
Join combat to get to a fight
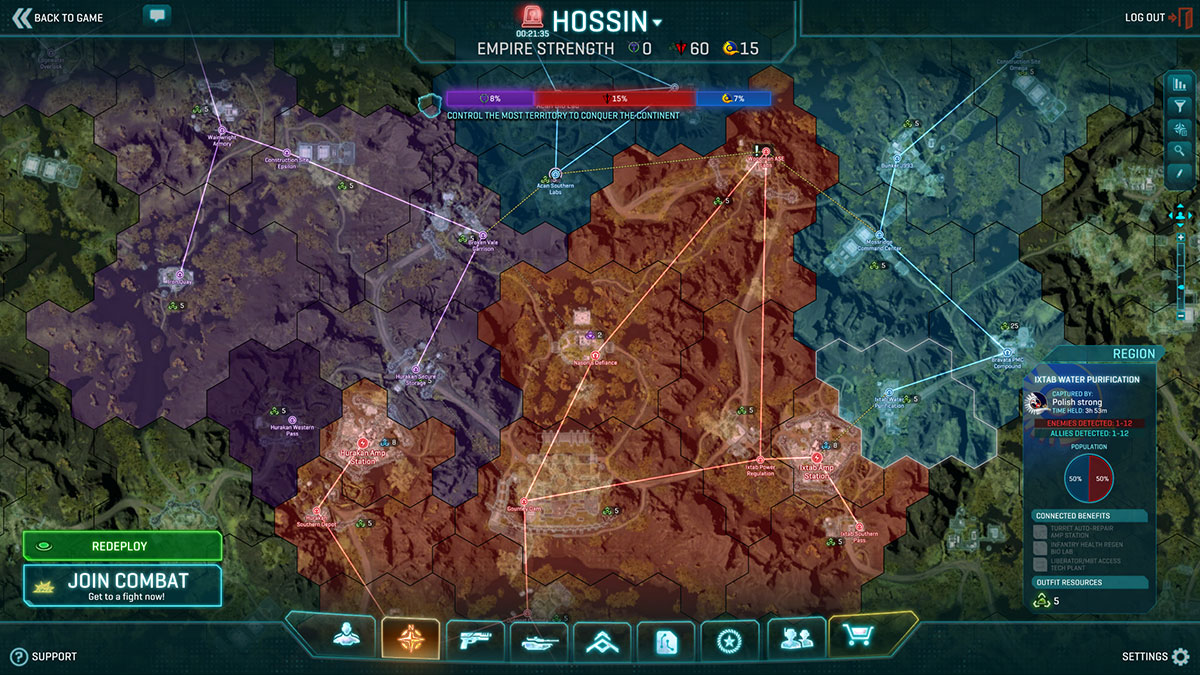click(x=122, y=585)
